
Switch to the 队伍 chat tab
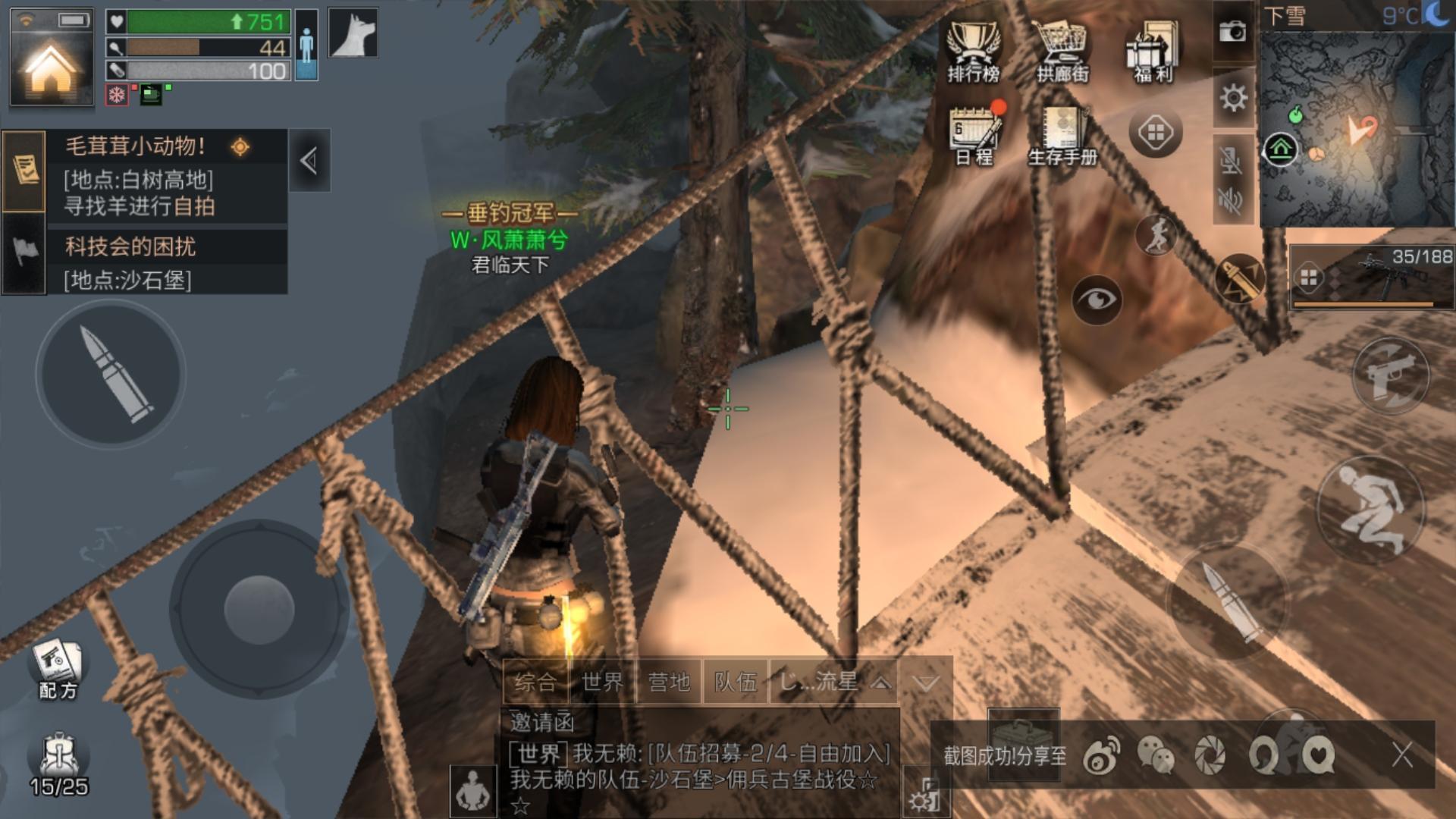tap(735, 682)
